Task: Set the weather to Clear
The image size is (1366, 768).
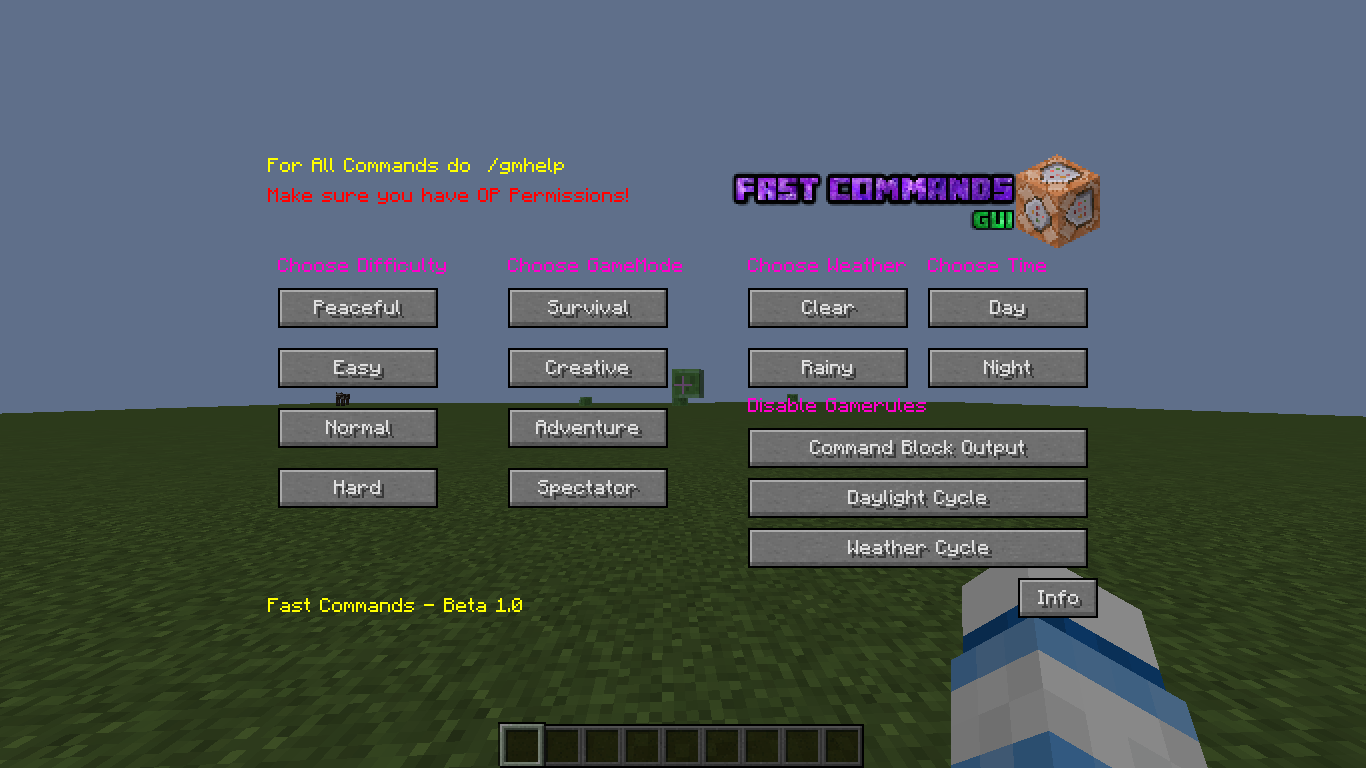Action: pyautogui.click(x=827, y=308)
